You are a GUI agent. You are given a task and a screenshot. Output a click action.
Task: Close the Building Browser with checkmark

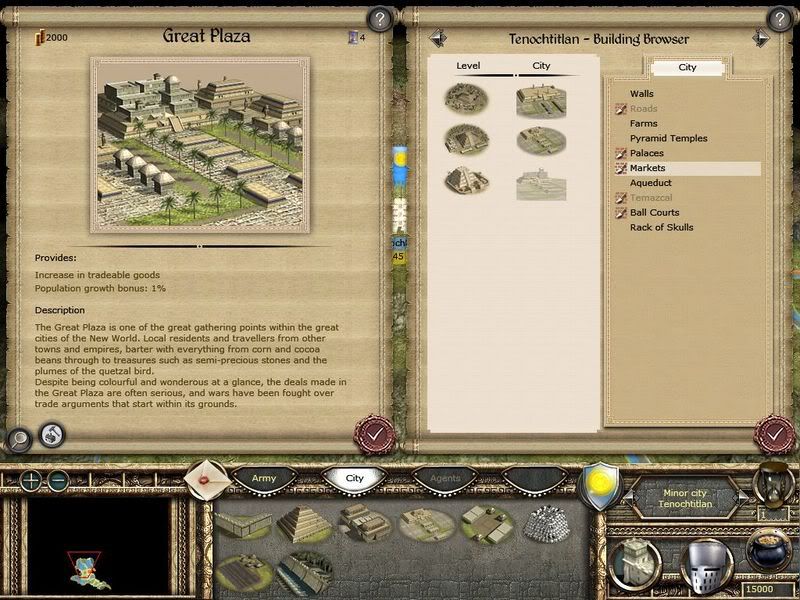773,435
